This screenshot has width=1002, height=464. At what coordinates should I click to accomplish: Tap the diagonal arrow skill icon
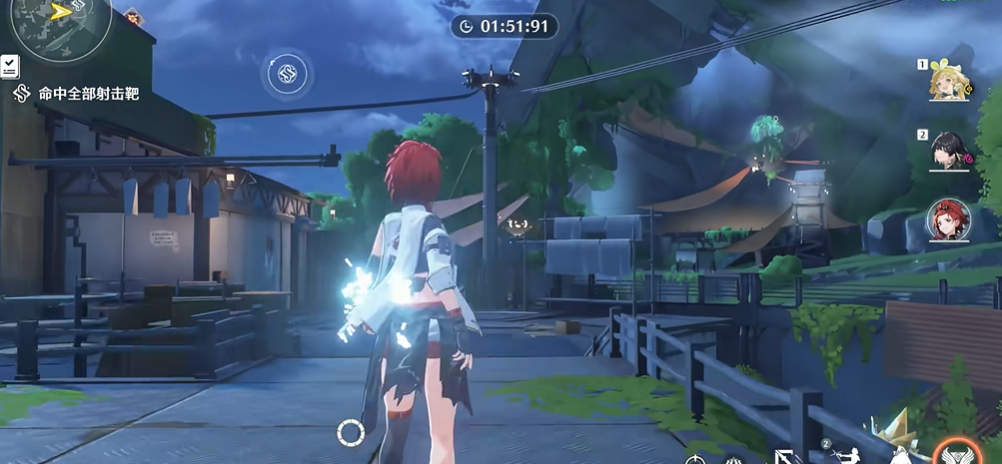click(x=784, y=456)
